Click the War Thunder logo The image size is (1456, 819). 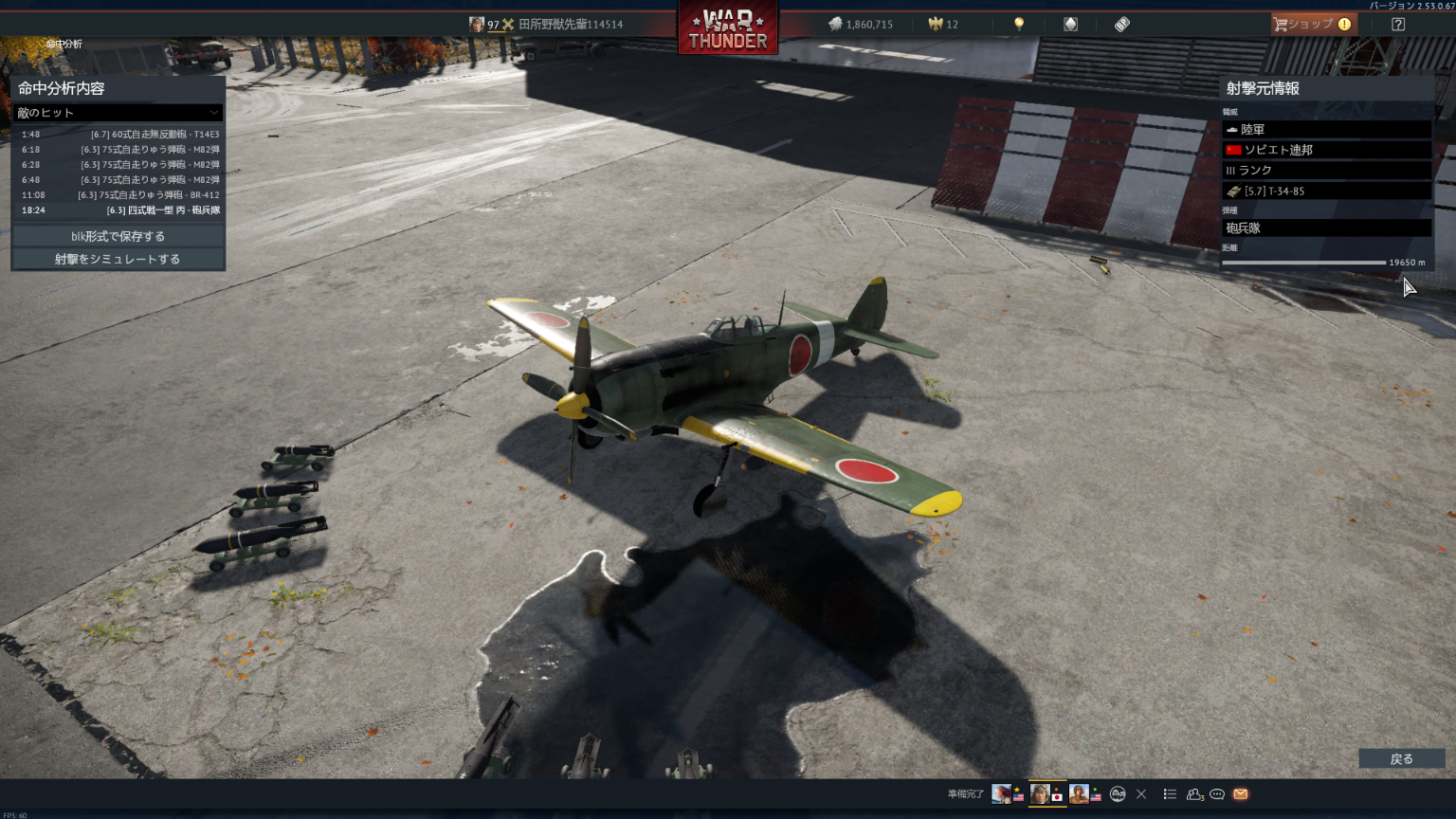point(728,28)
